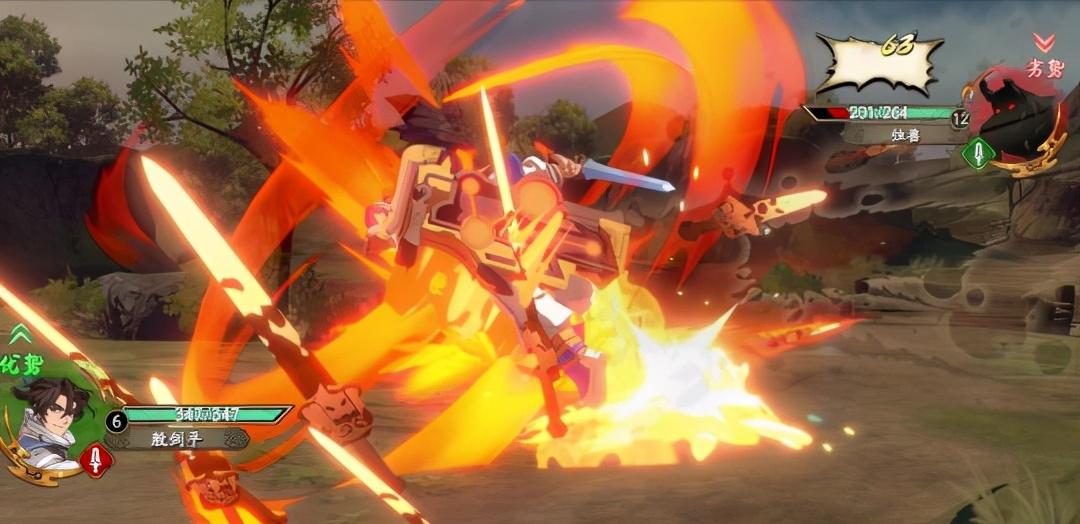Click the green diamond badge by the enemy

(978, 153)
